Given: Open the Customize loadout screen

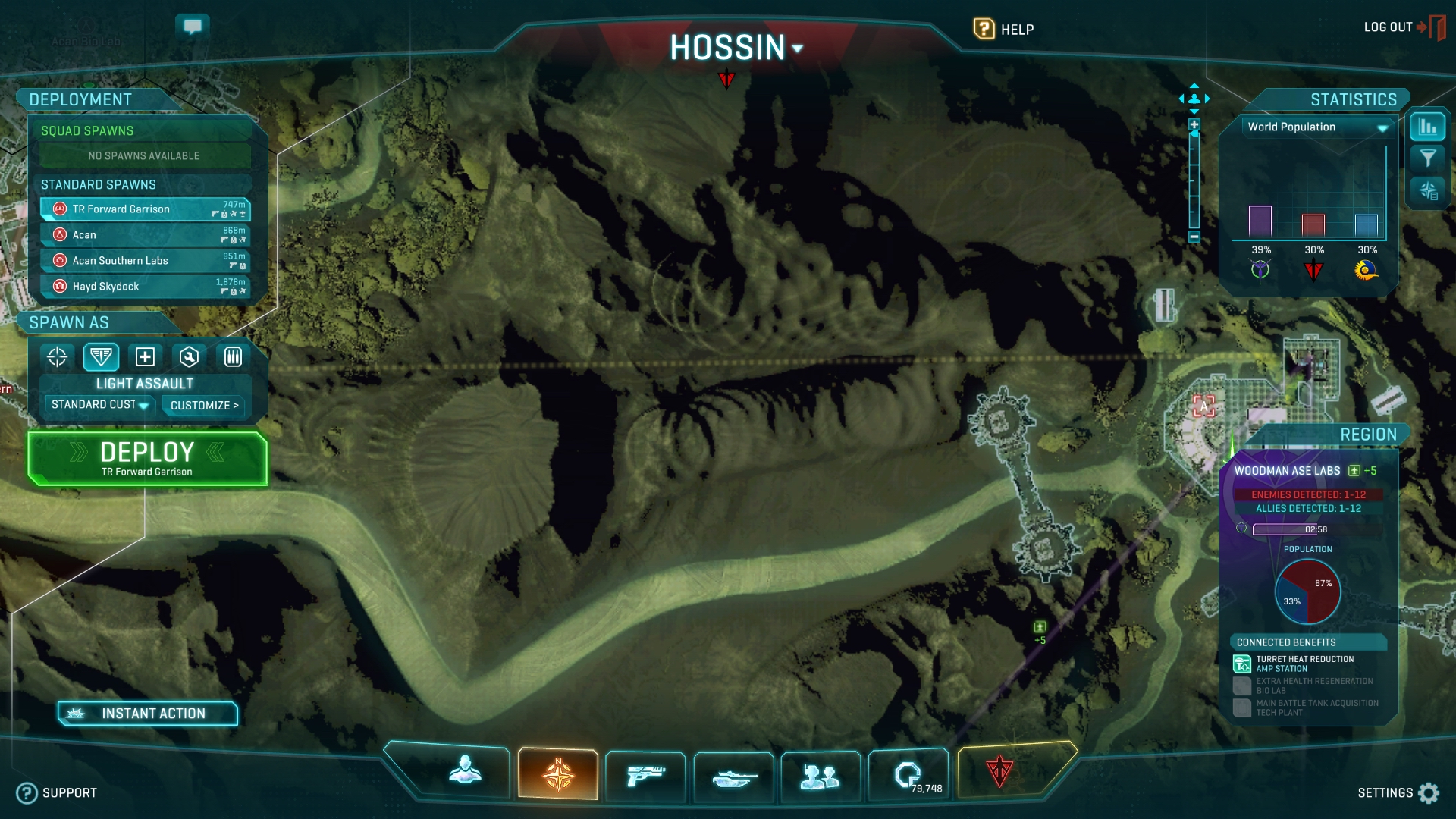Looking at the screenshot, I should (204, 406).
